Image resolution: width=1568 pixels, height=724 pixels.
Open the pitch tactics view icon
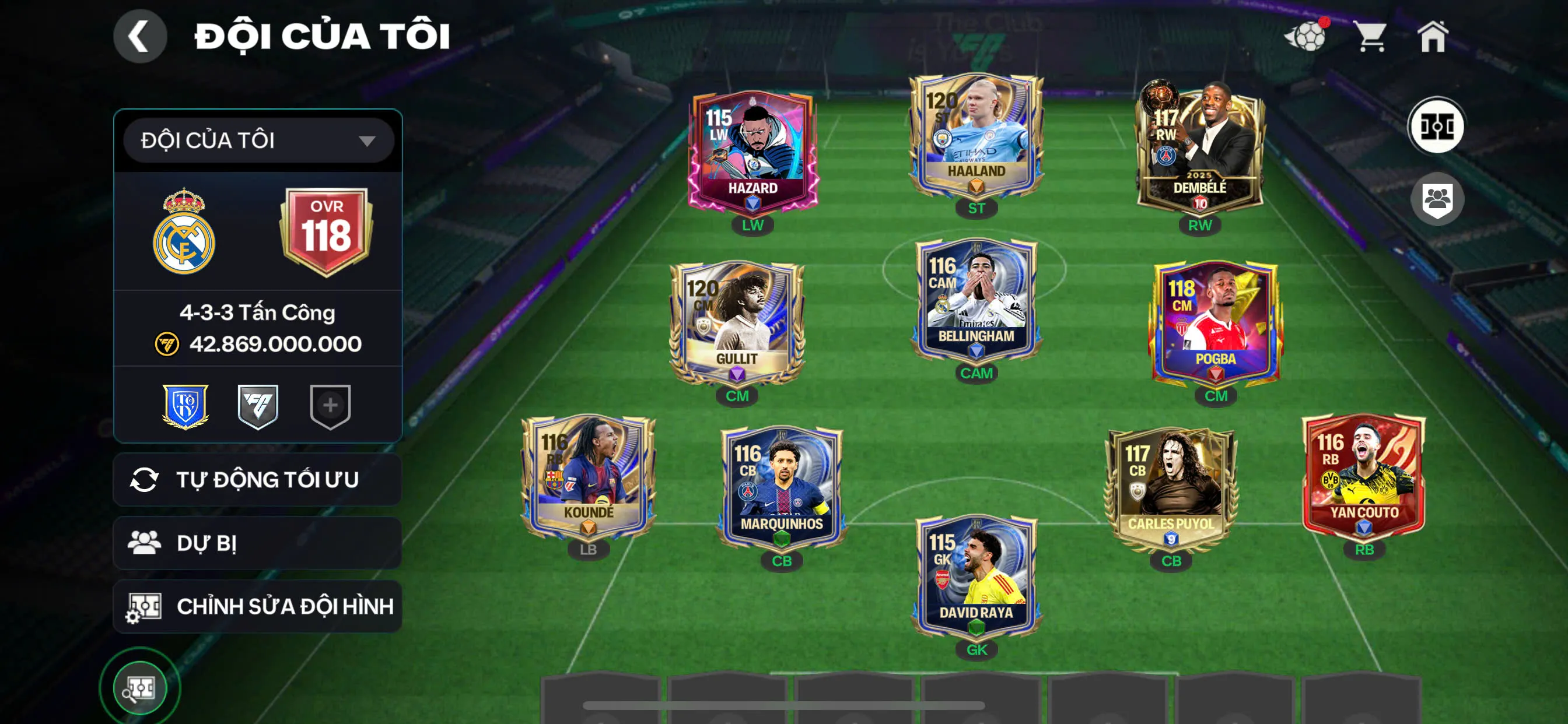coord(1437,126)
